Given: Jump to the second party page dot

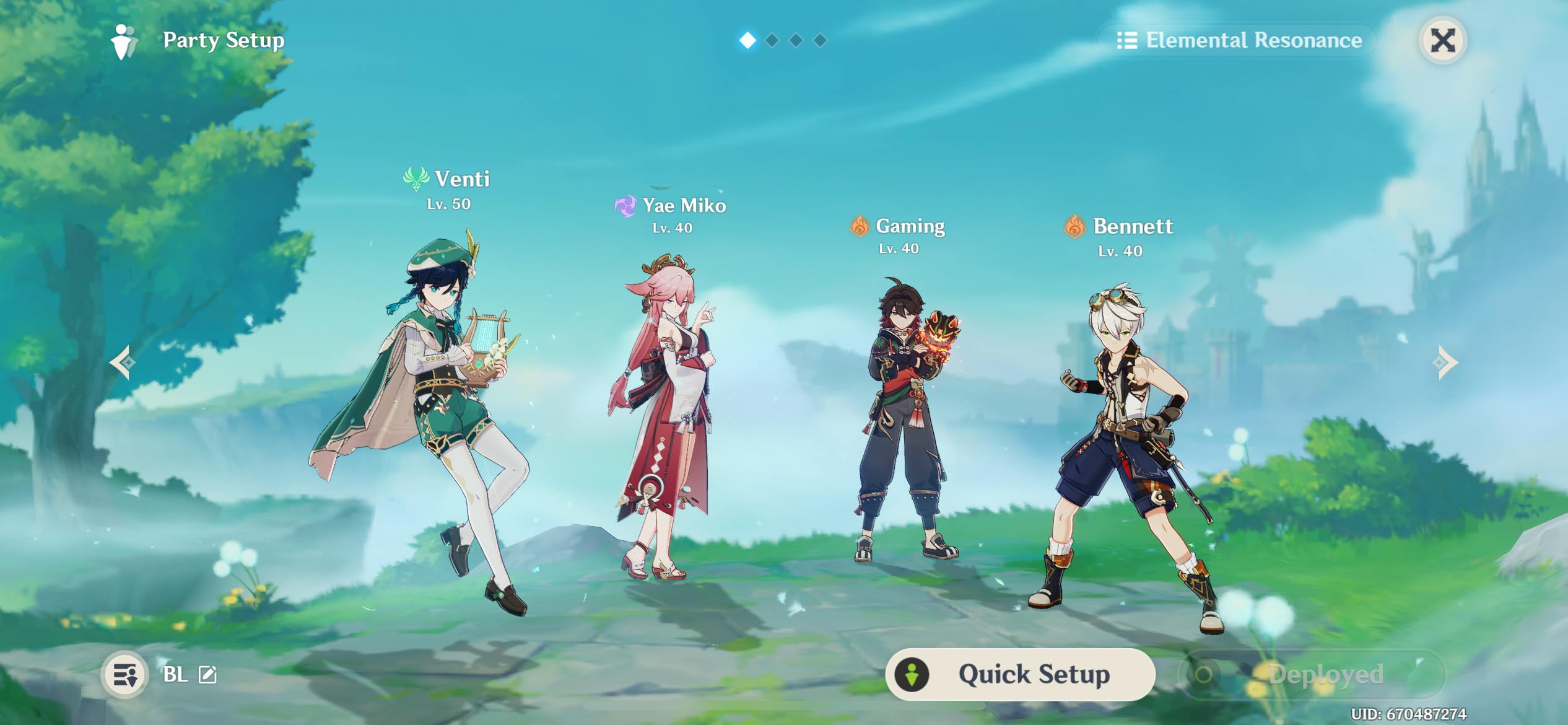Looking at the screenshot, I should (772, 41).
